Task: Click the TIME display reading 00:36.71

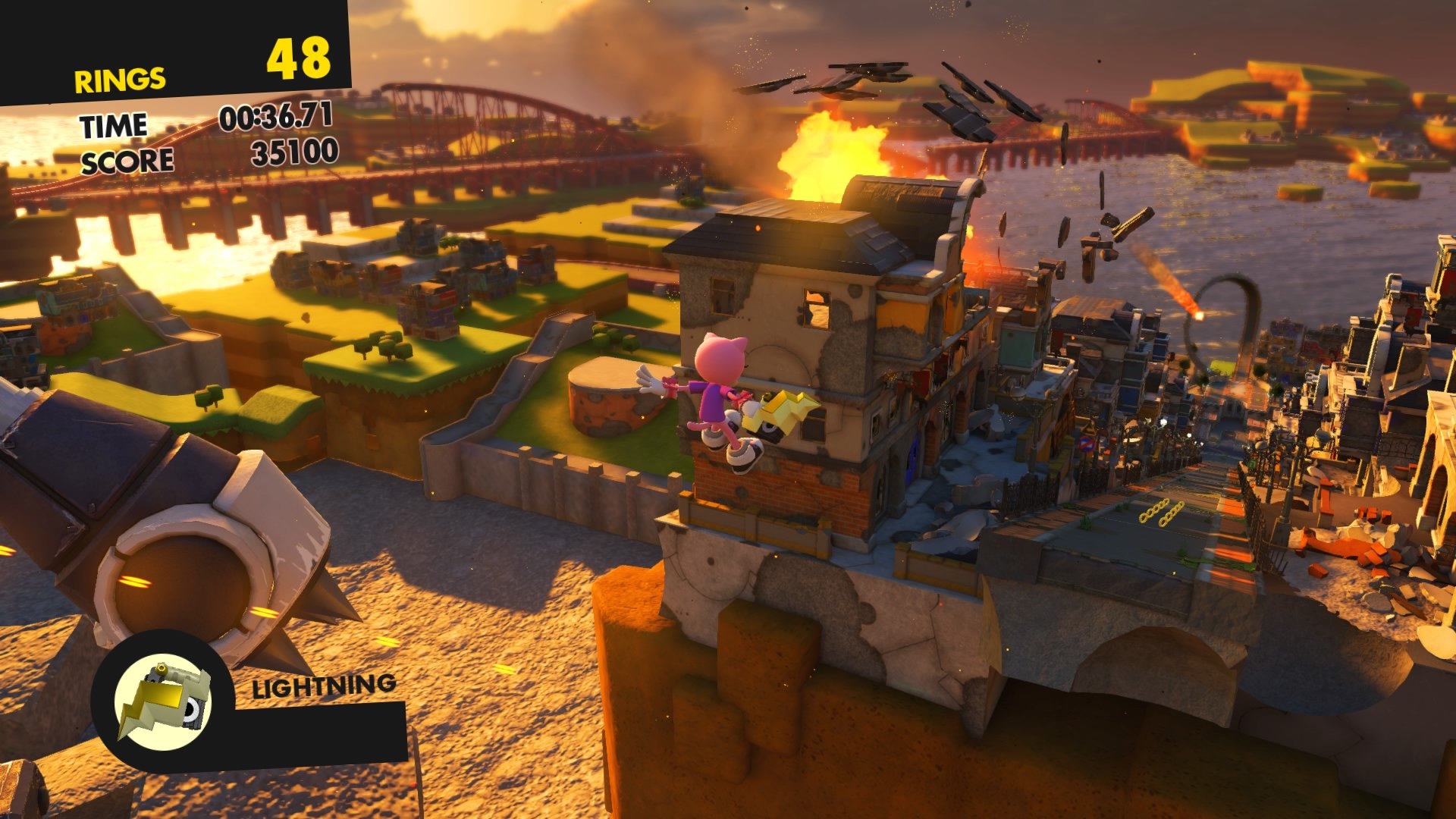Action: [277, 120]
